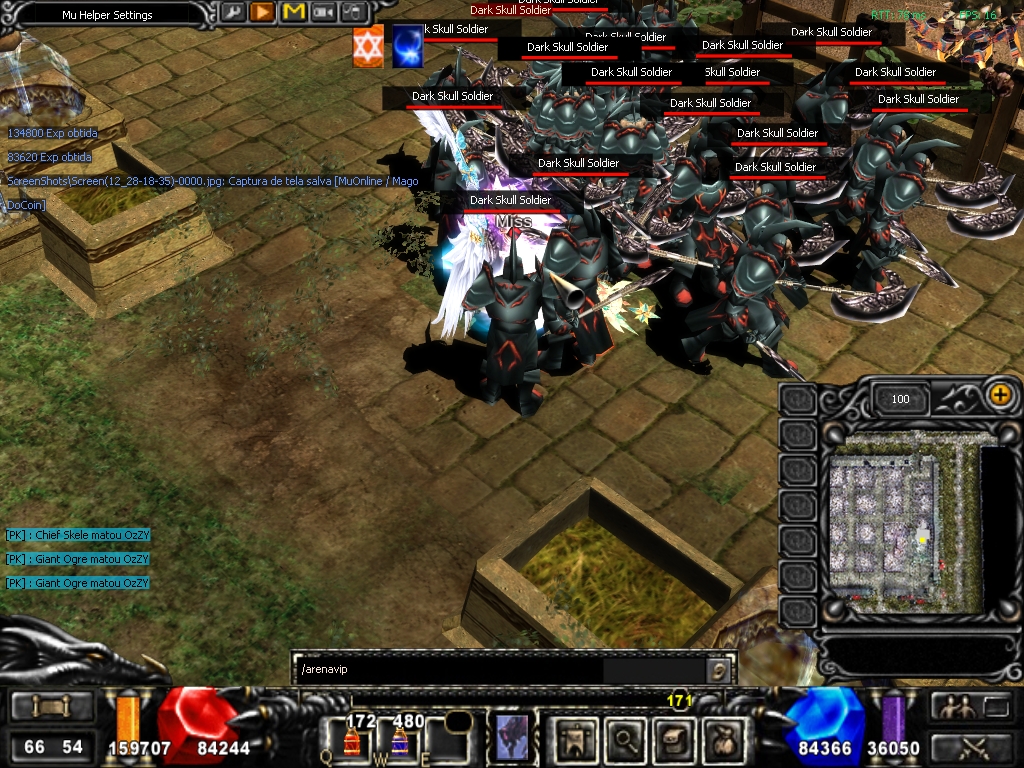Click the ear icon beside chat input

[717, 669]
